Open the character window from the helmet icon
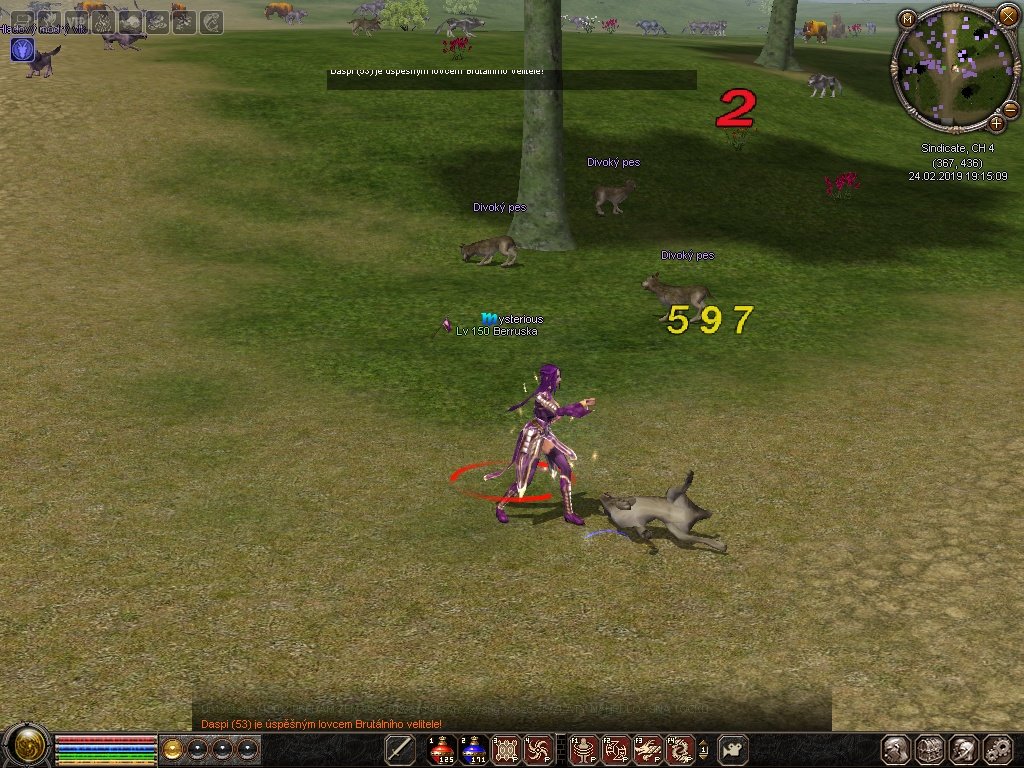Viewport: 1024px width, 768px height. coord(896,749)
